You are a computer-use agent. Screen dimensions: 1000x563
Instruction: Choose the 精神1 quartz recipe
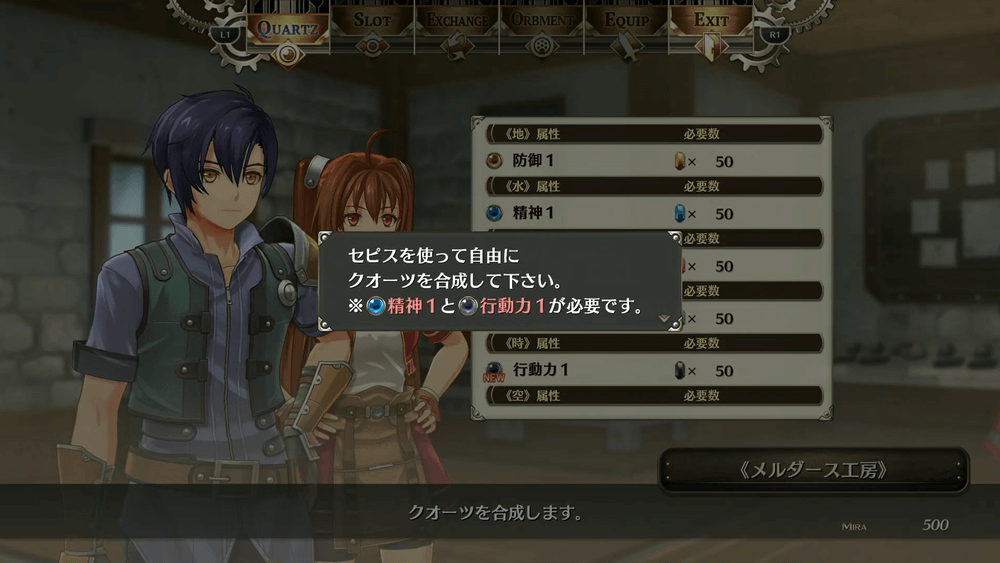pos(650,213)
